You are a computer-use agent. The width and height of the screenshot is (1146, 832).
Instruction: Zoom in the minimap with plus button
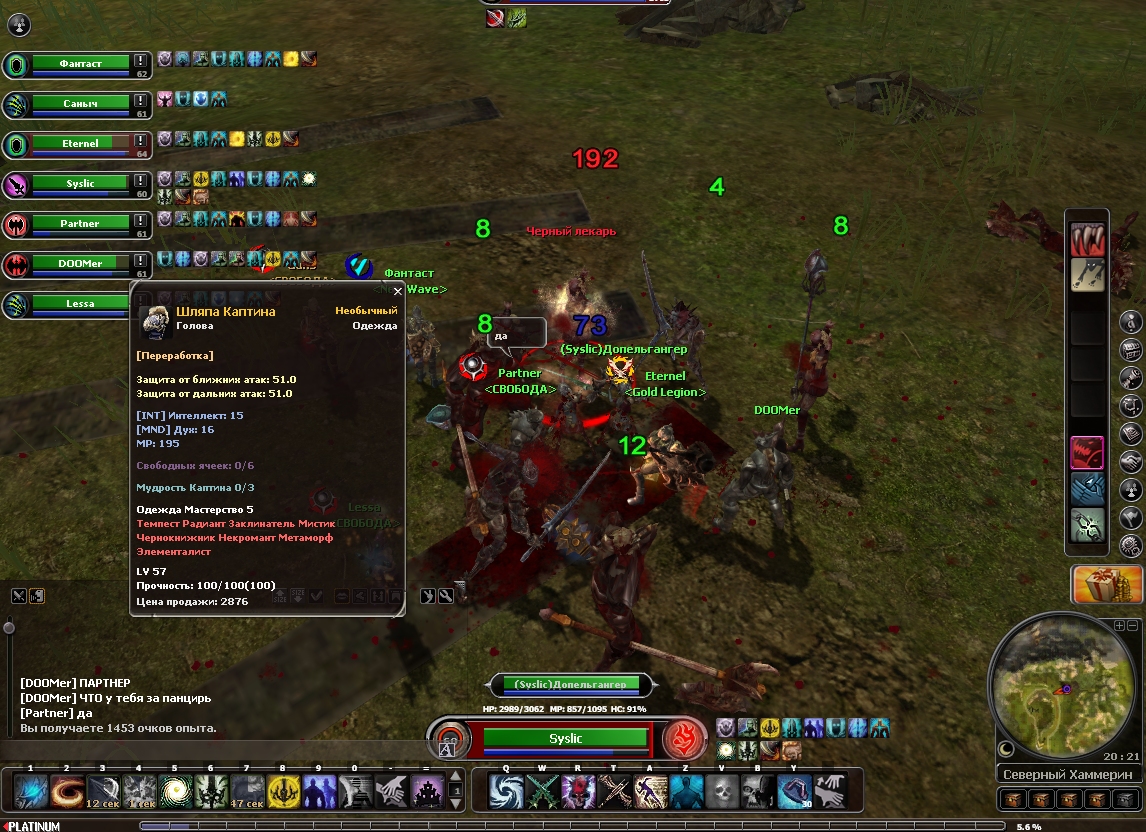1119,625
